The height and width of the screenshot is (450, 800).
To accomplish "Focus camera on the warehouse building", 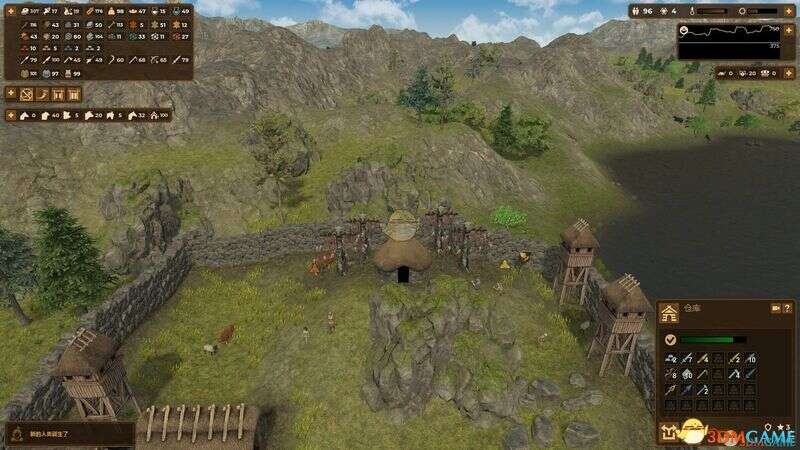I will [774, 310].
